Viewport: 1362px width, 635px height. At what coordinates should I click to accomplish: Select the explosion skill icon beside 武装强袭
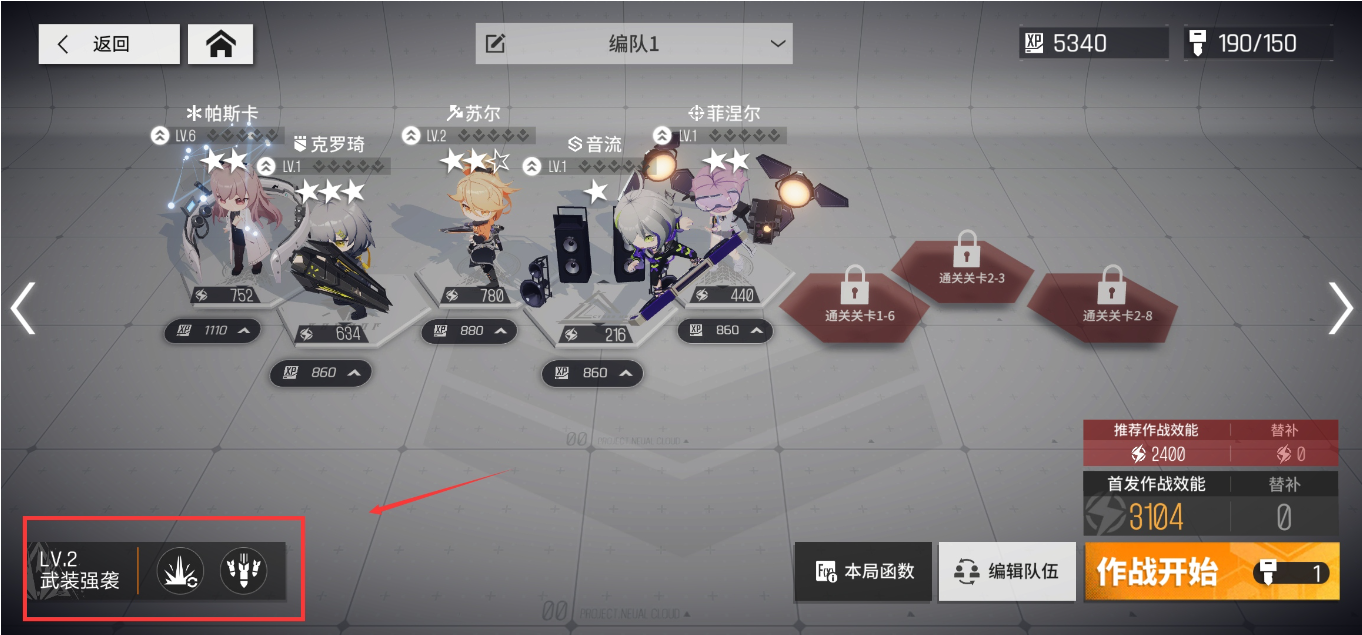click(x=181, y=572)
